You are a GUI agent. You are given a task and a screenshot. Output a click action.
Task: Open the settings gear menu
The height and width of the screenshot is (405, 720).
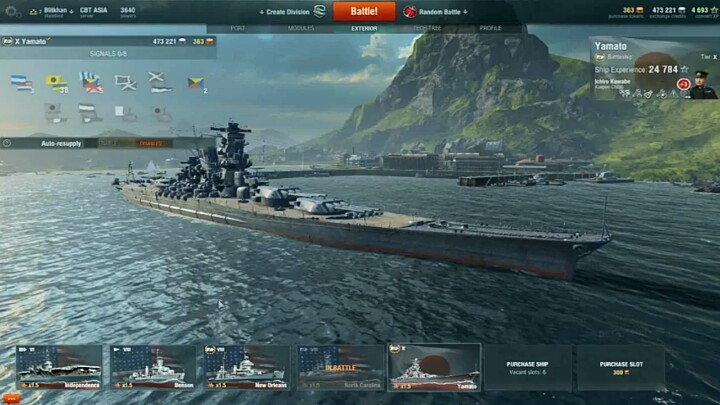pyautogui.click(x=13, y=12)
